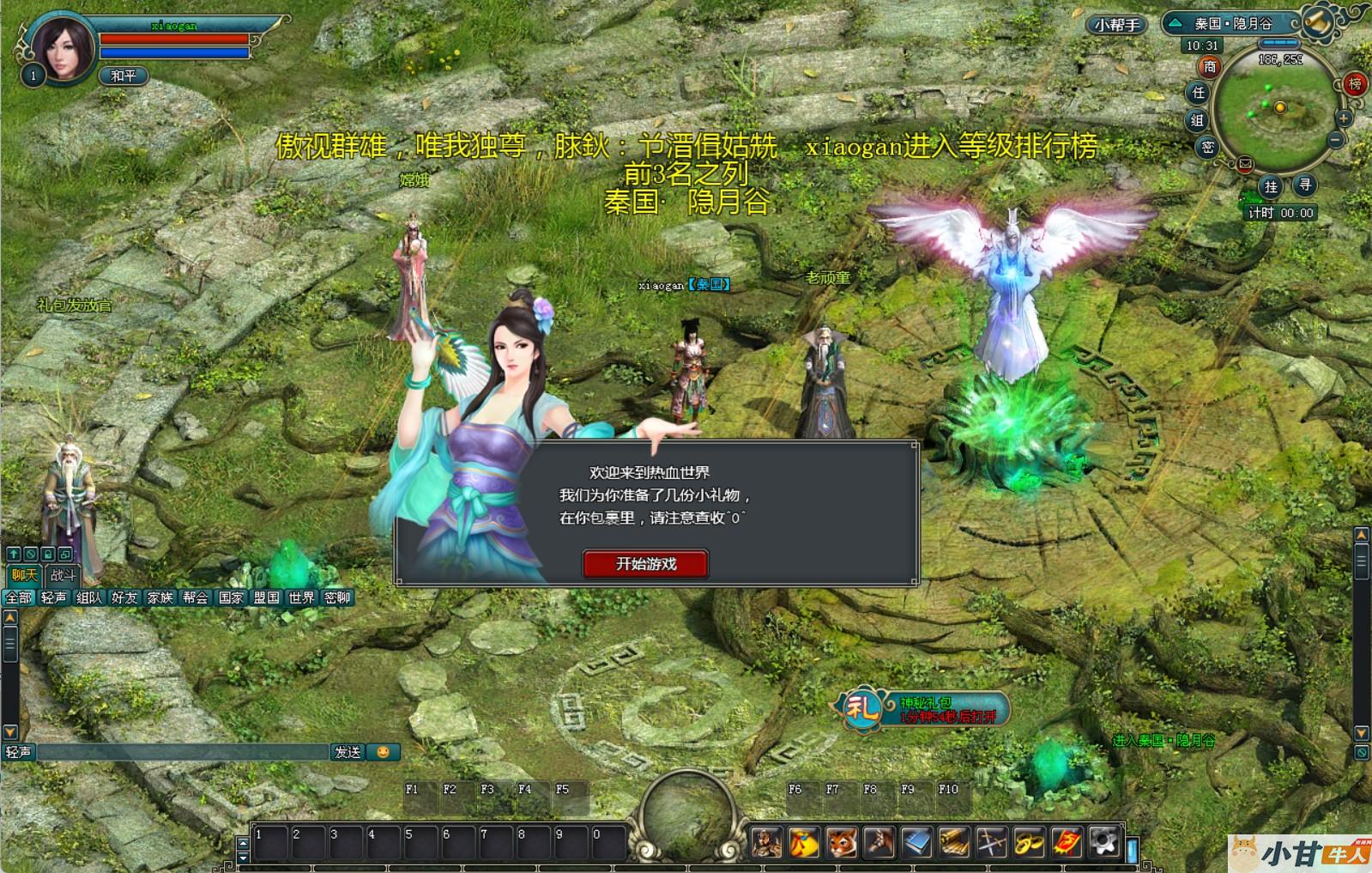
Task: Open the 神秘礼包 mystery gift pack
Action: pyautogui.click(x=923, y=709)
